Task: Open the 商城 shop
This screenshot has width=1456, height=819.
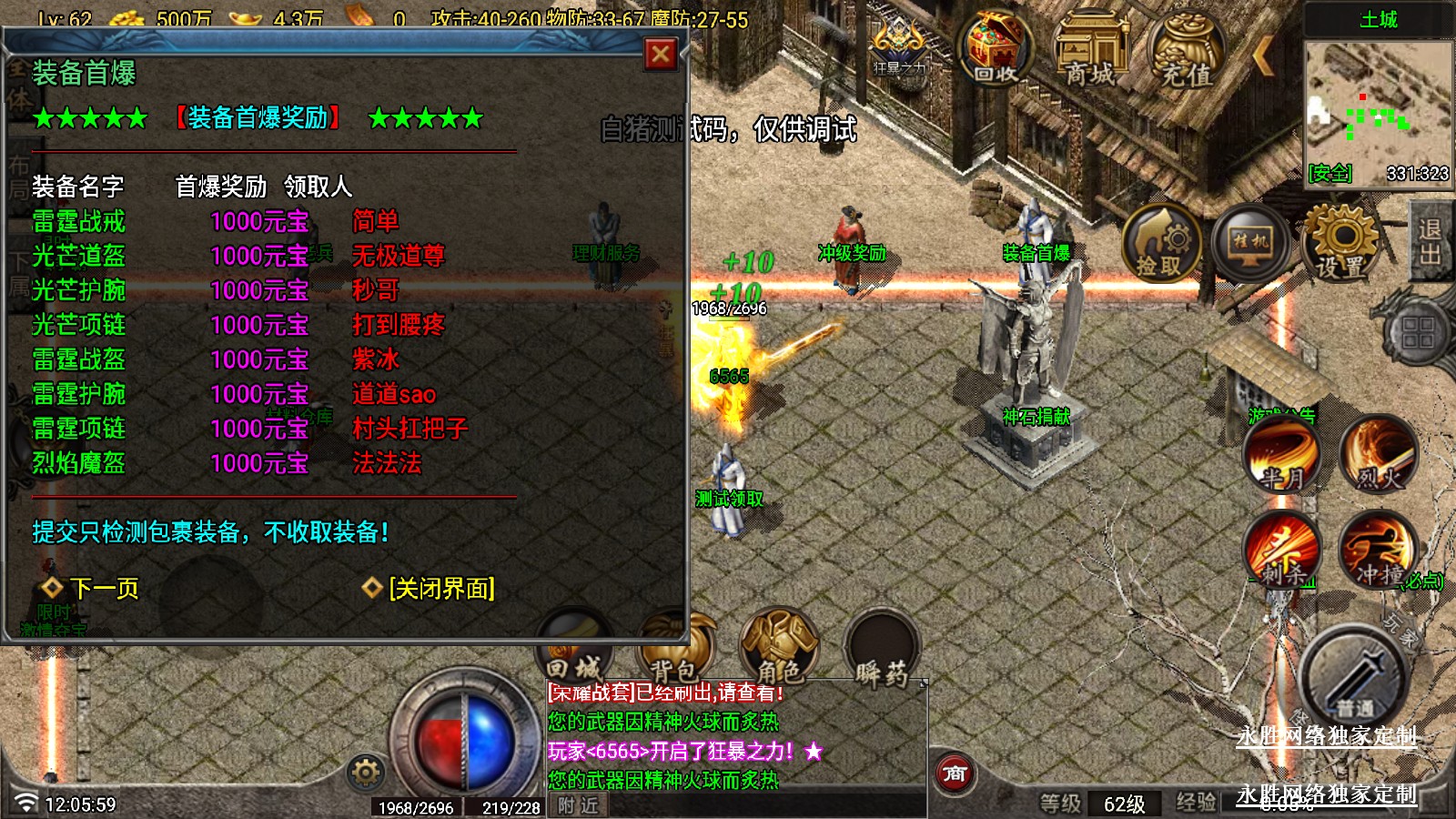Action: pos(1090,50)
